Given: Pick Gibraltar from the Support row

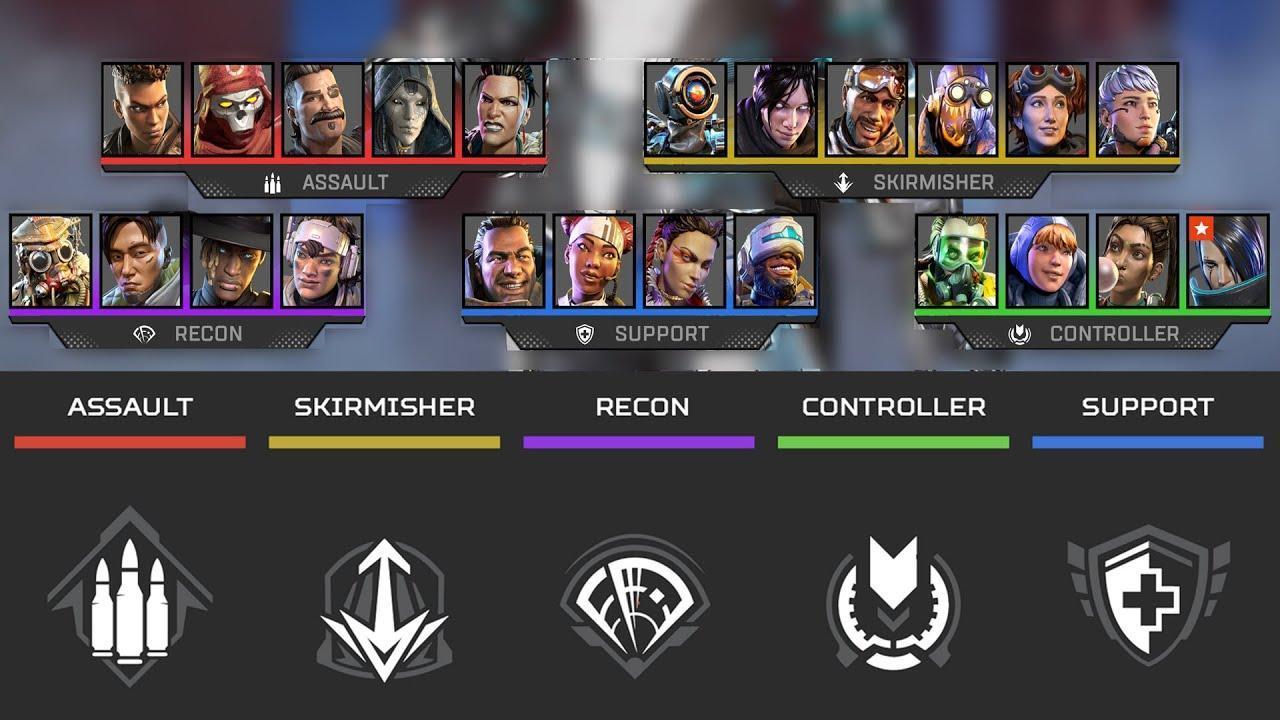Looking at the screenshot, I should (x=504, y=261).
